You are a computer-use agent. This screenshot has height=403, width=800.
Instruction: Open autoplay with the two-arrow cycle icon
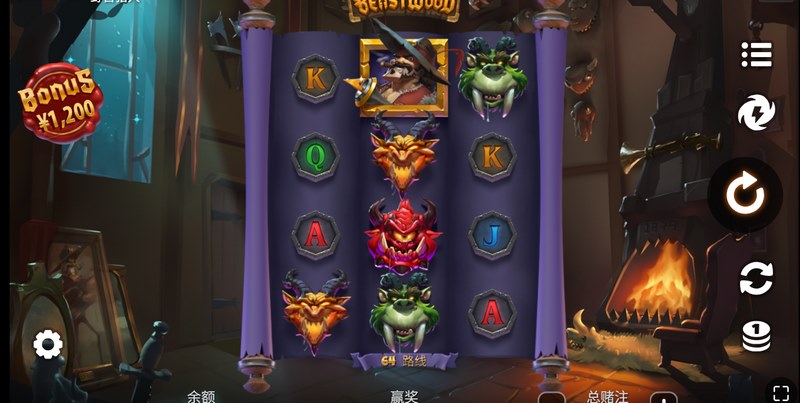tap(756, 278)
